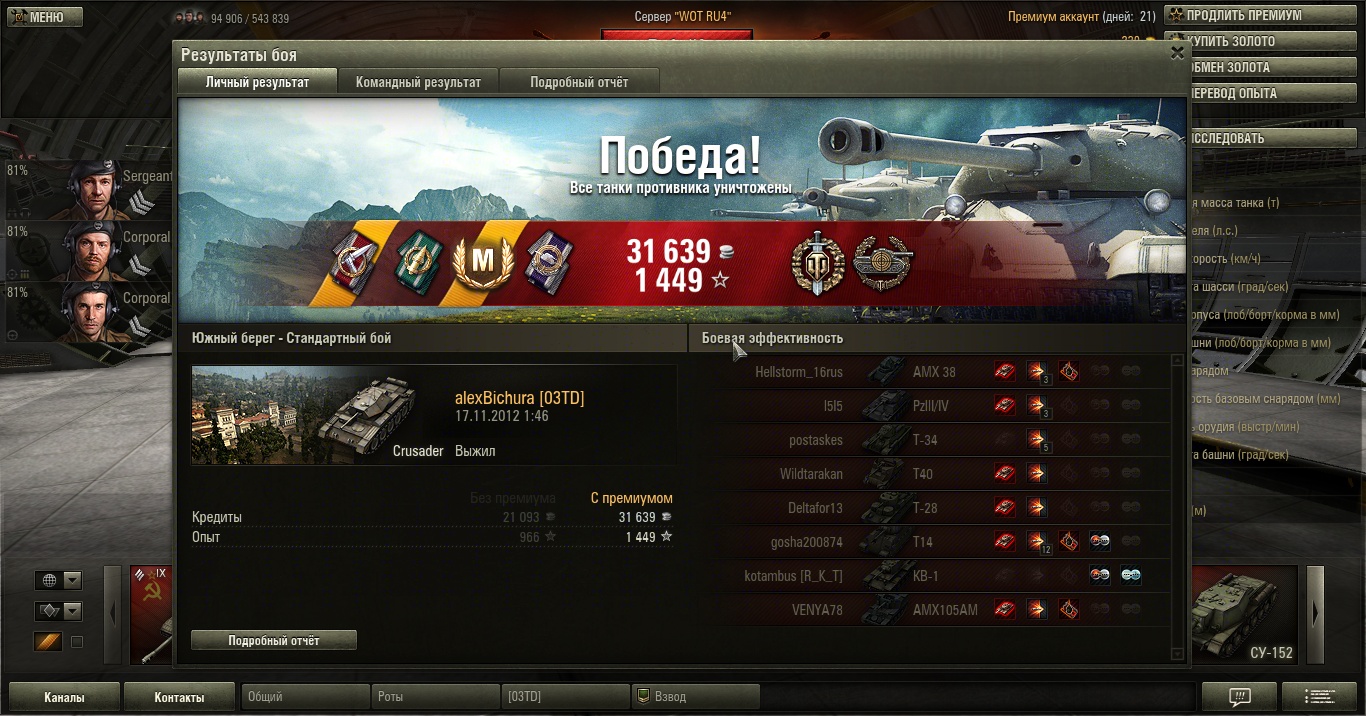Open the Контакты list
The width and height of the screenshot is (1366, 716).
pos(179,697)
